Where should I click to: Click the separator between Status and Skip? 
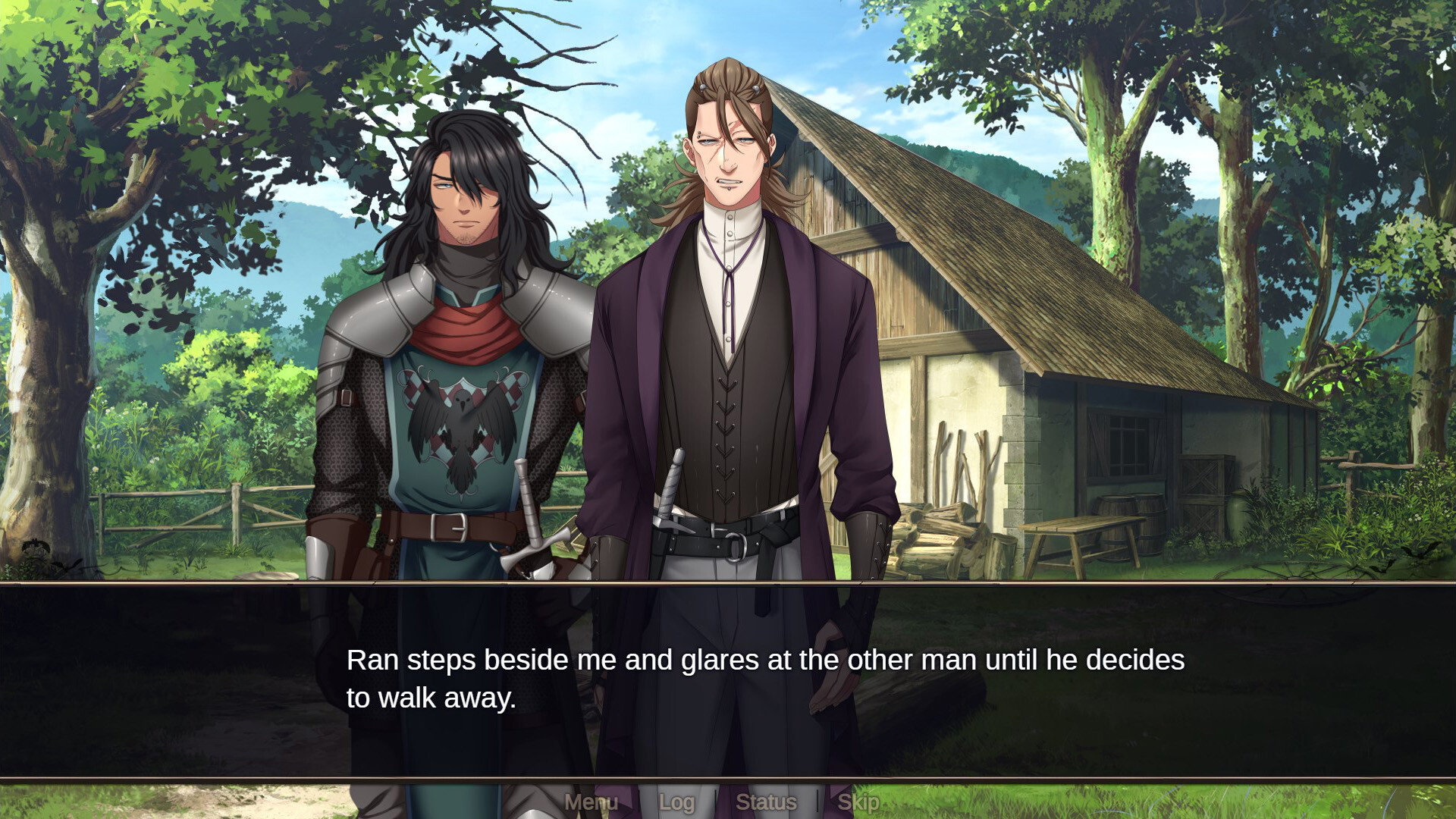click(817, 802)
